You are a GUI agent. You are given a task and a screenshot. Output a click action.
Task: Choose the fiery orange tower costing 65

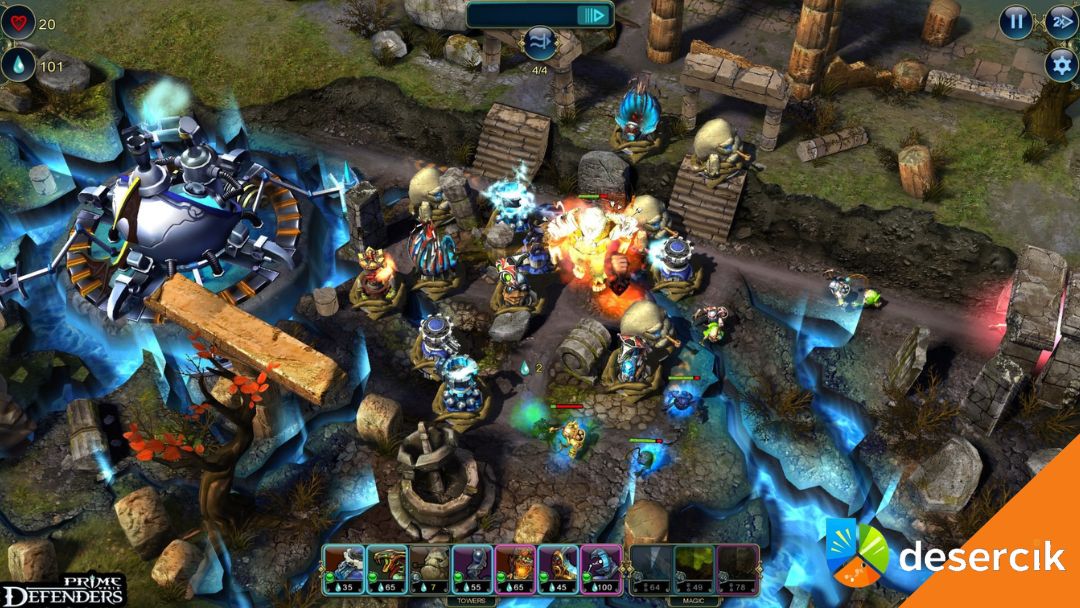(x=515, y=568)
